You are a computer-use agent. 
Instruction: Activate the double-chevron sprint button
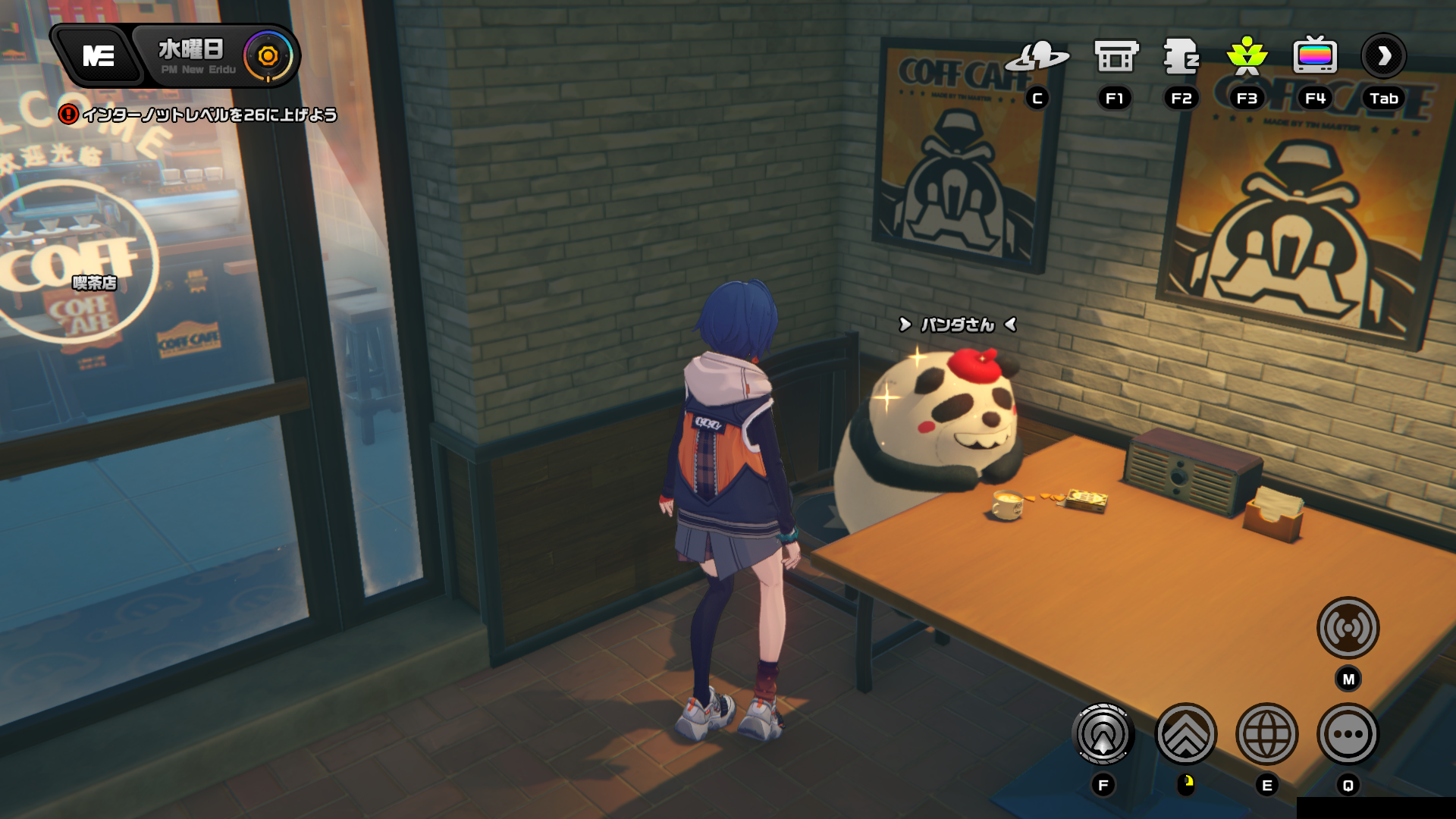pos(1185,734)
